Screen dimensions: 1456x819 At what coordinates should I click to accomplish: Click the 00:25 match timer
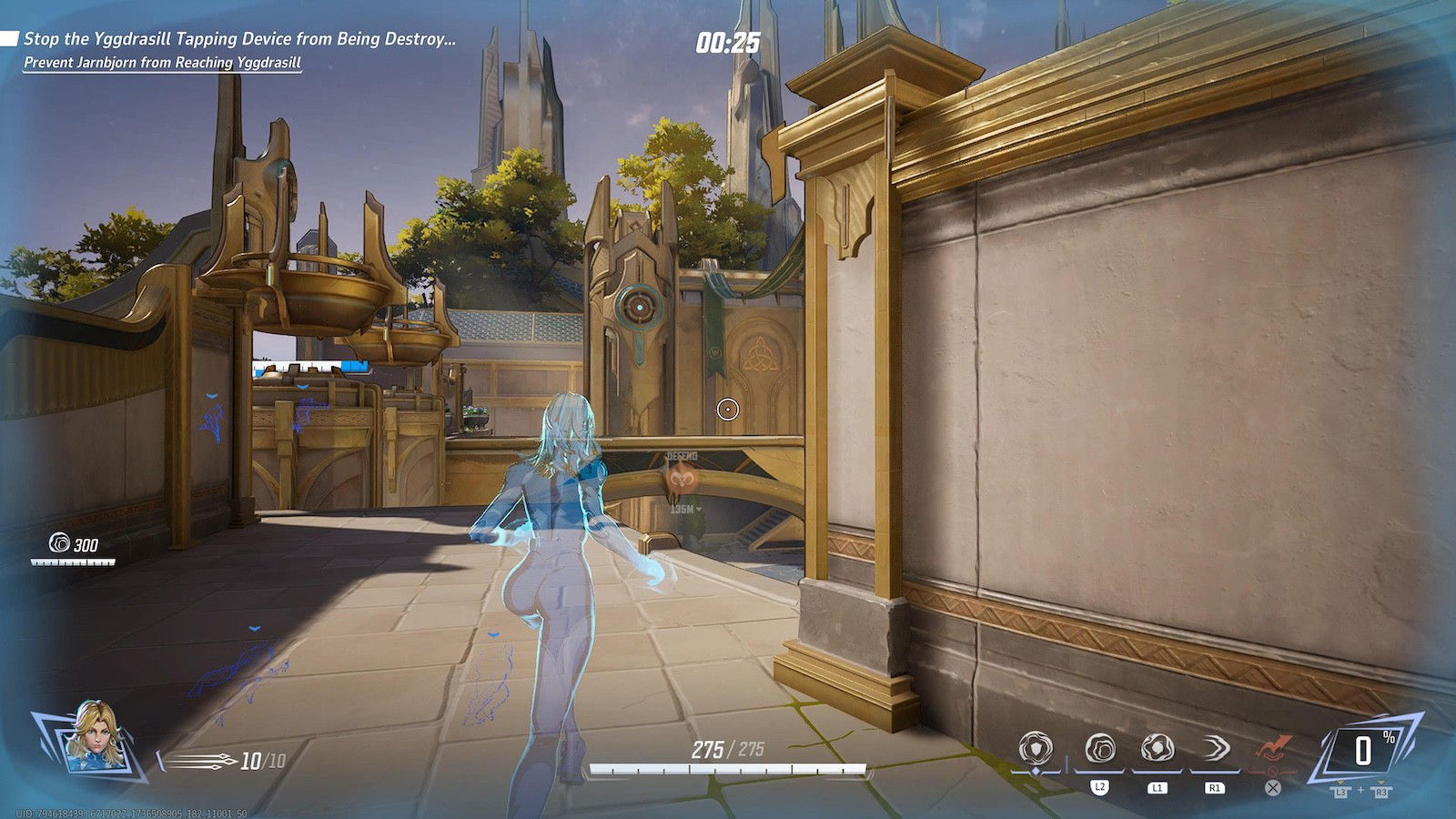click(x=728, y=40)
